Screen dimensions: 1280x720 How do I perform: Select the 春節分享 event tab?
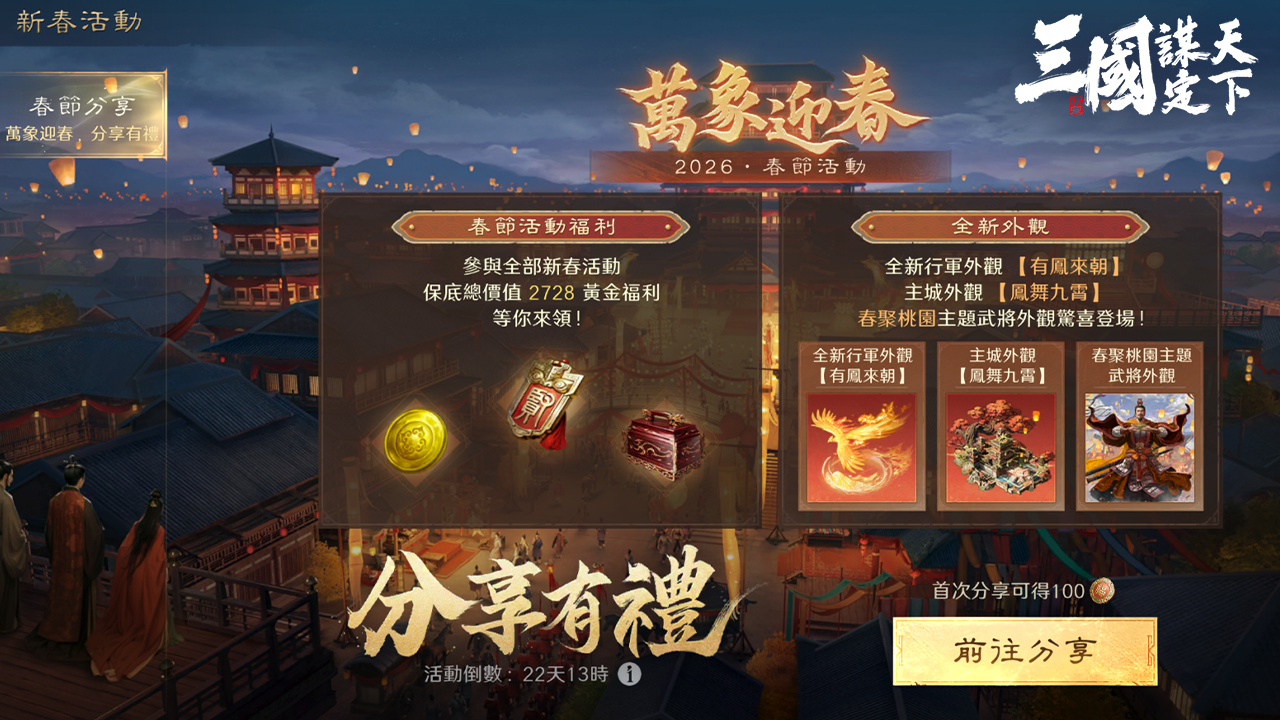[83, 116]
